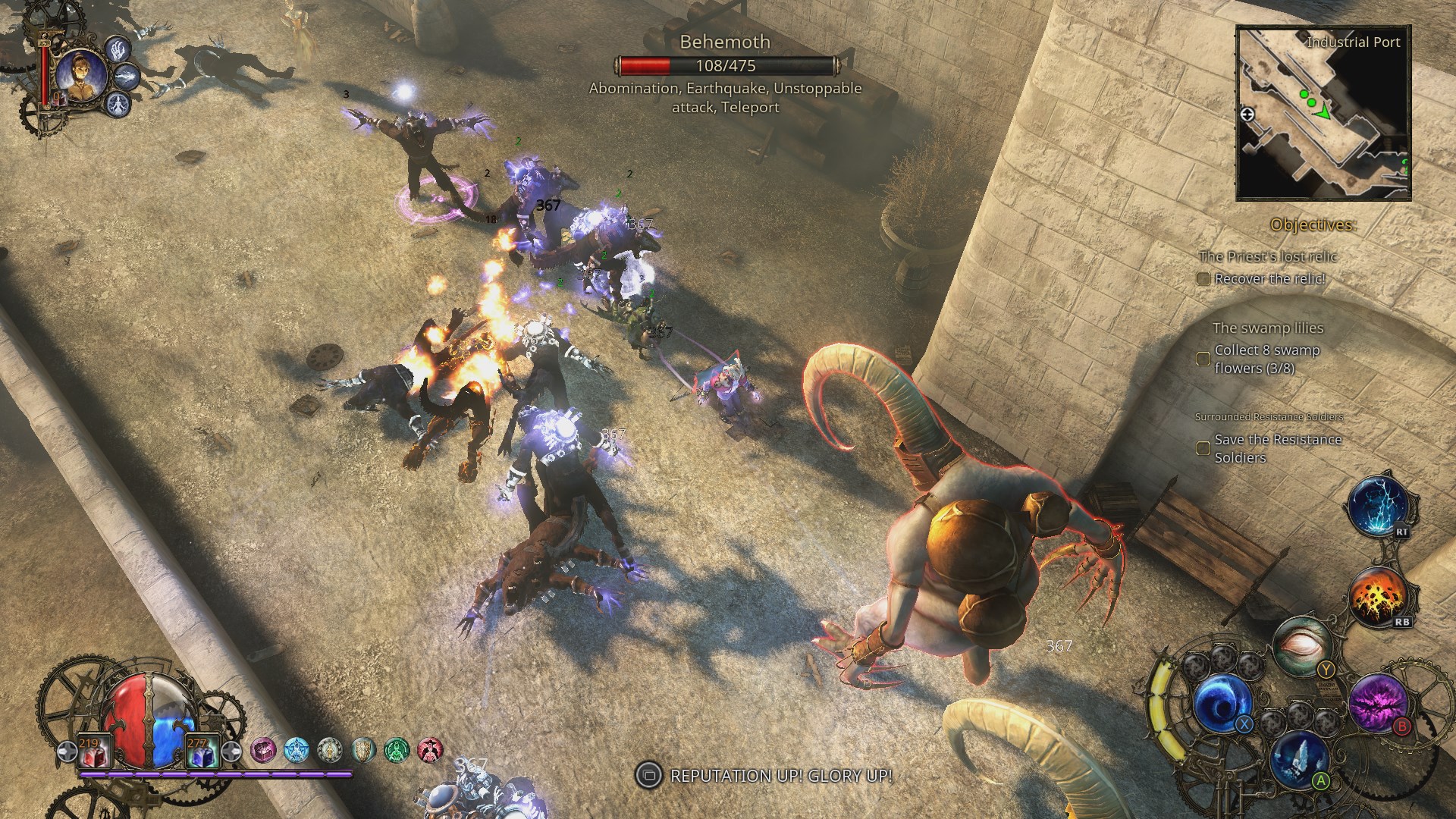Tick the 'Collect 8 swamp flowers' checkbox

1204,359
